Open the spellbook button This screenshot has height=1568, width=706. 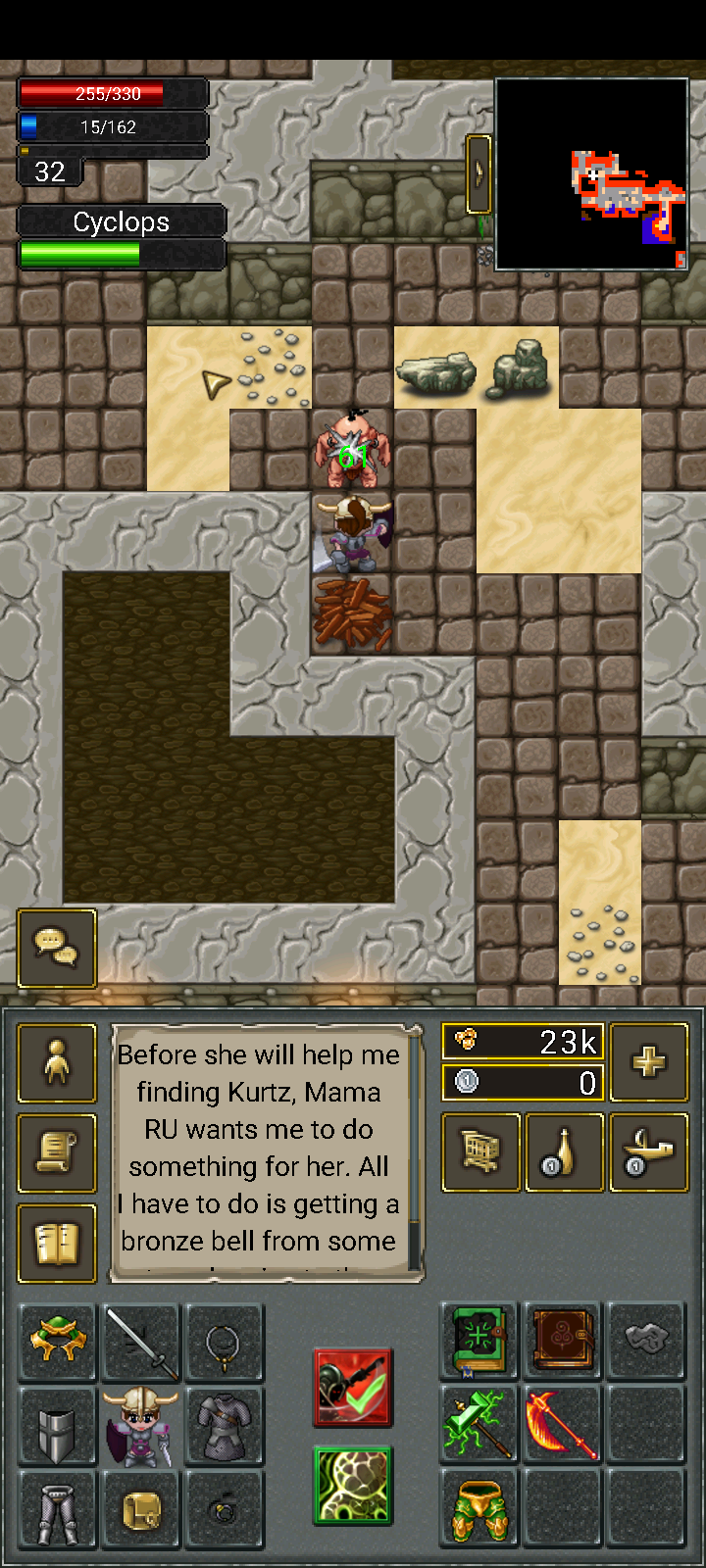[x=57, y=1244]
